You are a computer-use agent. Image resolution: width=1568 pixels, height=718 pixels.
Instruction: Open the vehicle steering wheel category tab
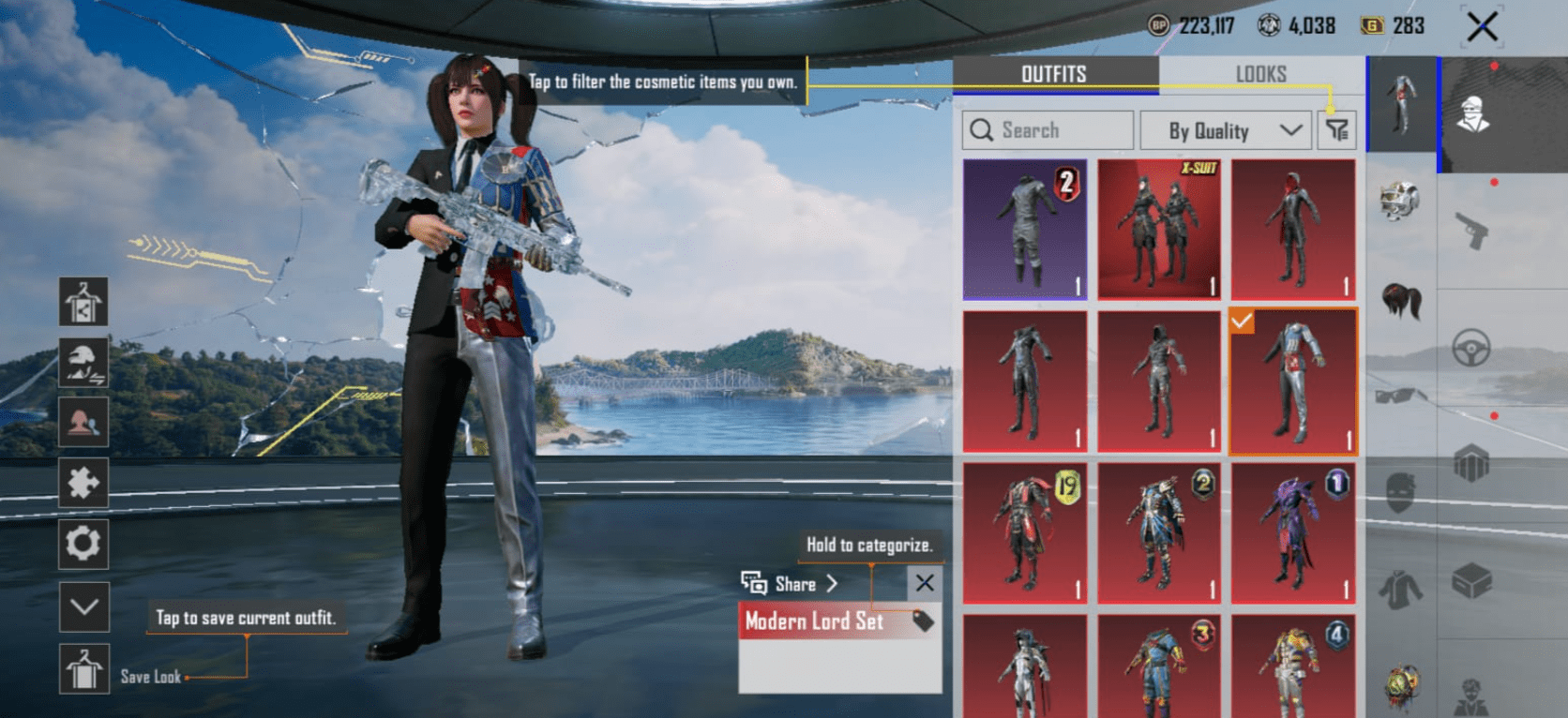click(x=1470, y=347)
